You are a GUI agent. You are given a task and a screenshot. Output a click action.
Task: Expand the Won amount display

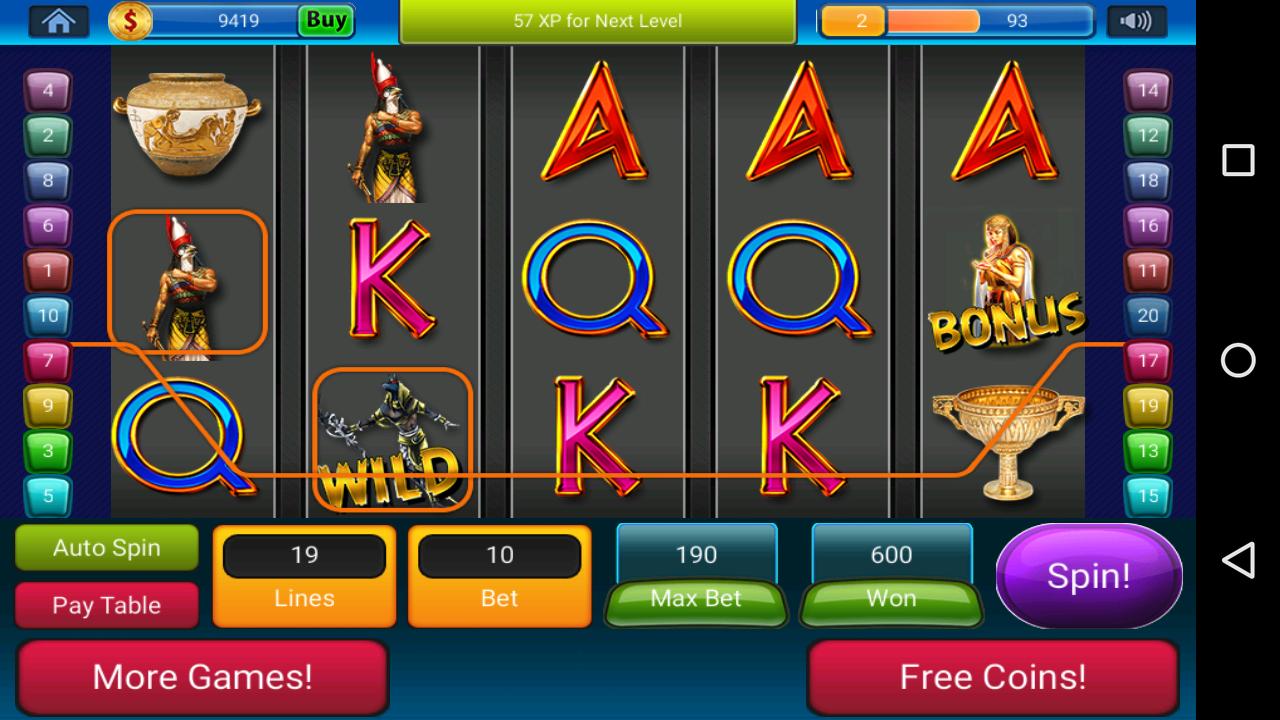coord(891,555)
